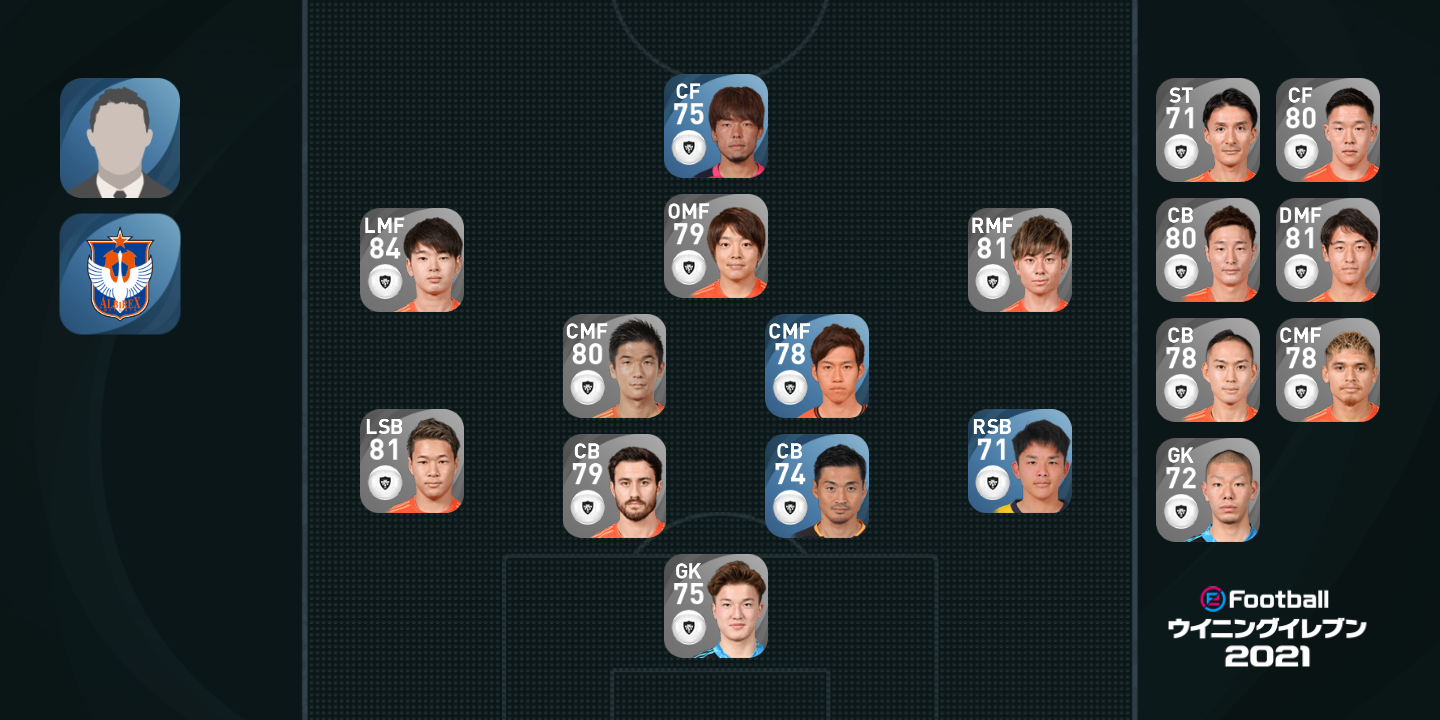This screenshot has height=720, width=1440.
Task: Select the CF 75 striker card
Action: (716, 126)
